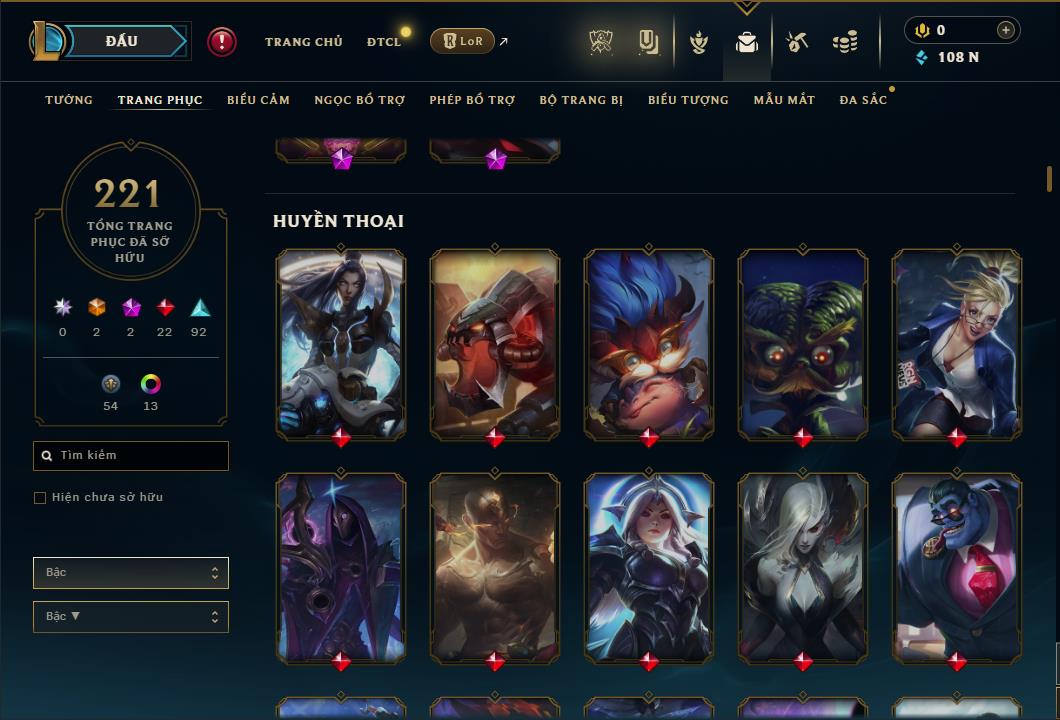Viewport: 1060px width, 720px height.
Task: Switch to the TƯỚNG tab
Action: coord(69,100)
